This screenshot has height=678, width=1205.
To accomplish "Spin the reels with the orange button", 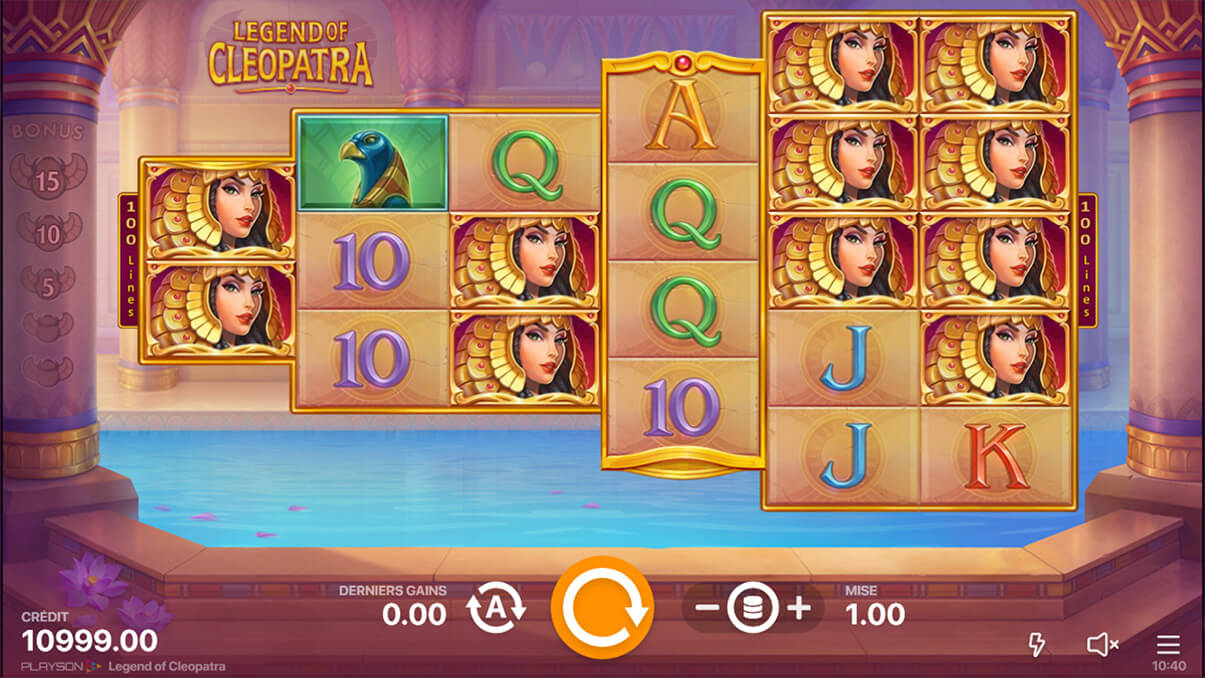I will coord(602,607).
